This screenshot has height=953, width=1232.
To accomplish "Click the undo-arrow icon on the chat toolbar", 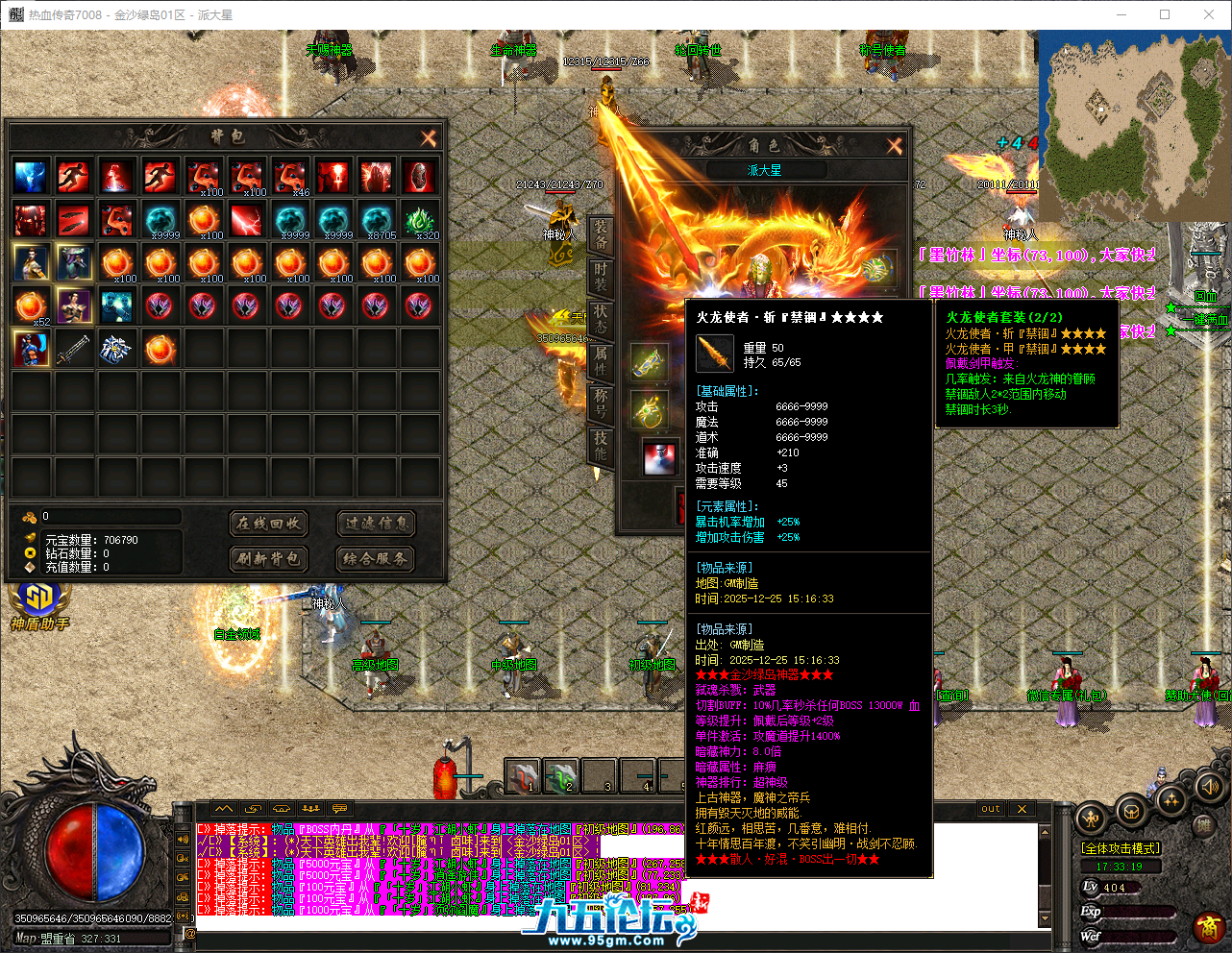I will click(254, 809).
